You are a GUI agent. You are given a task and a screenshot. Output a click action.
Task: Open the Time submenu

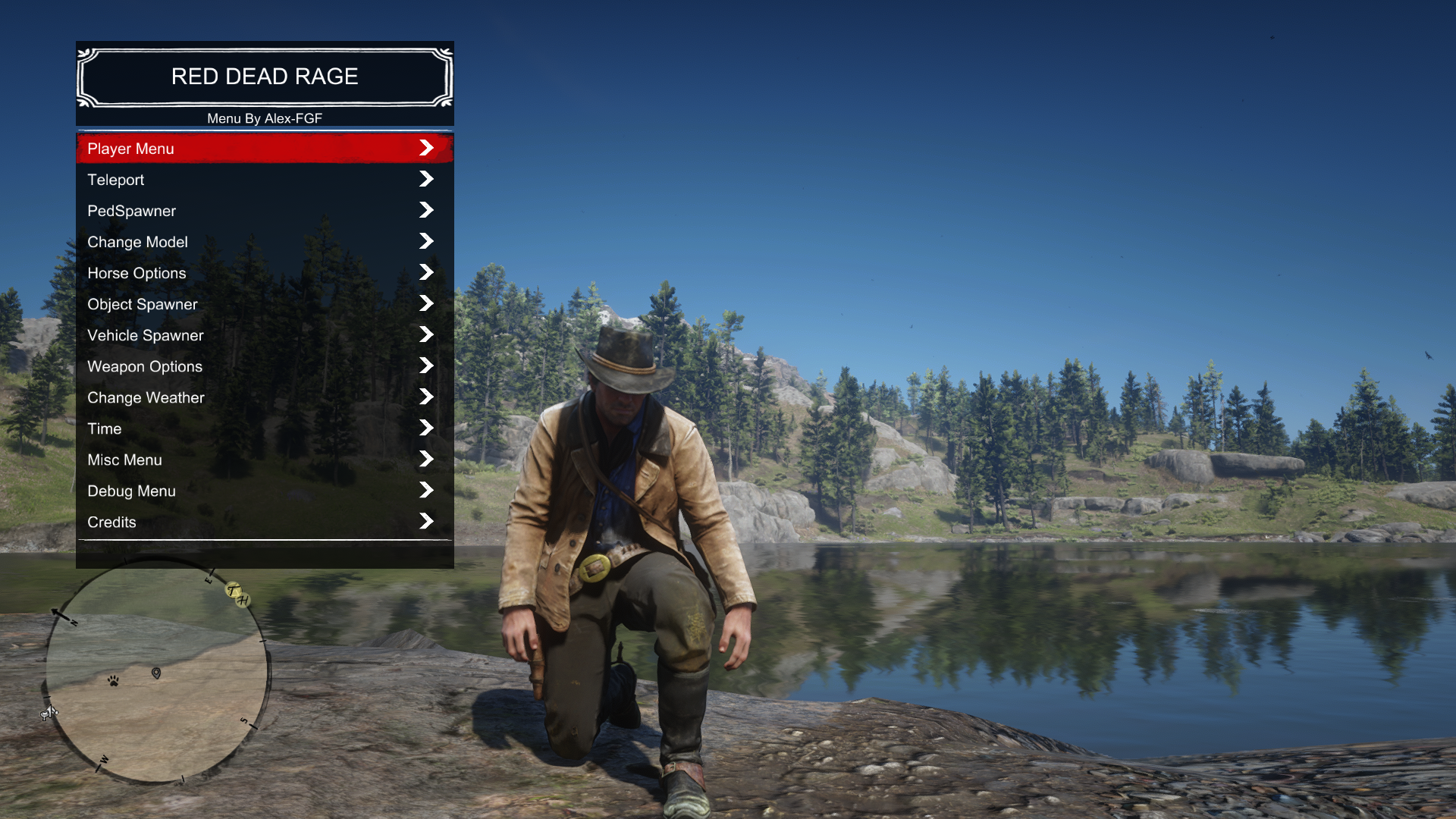[x=264, y=428]
